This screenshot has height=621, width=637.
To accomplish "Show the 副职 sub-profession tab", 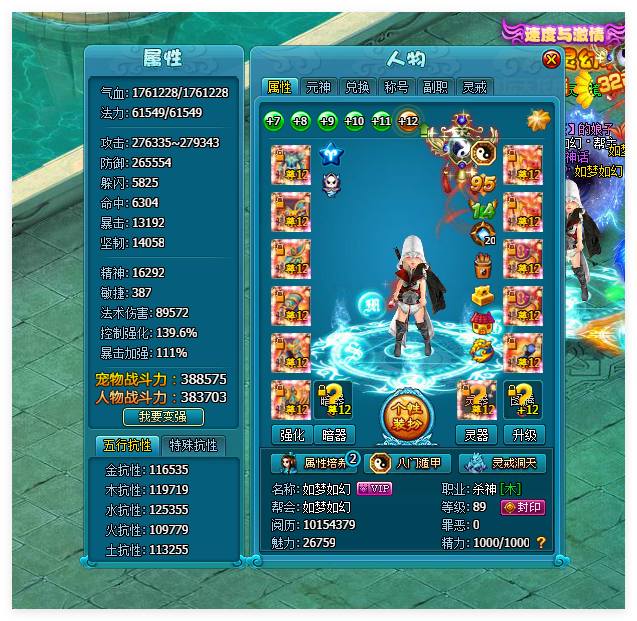I will click(434, 87).
